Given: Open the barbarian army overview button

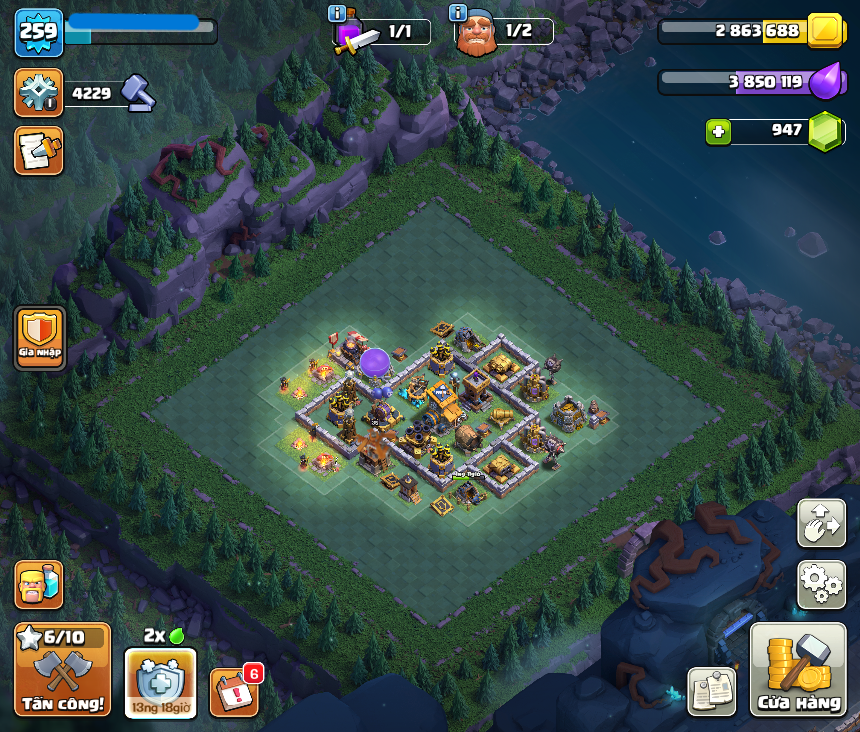Looking at the screenshot, I should tap(39, 584).
